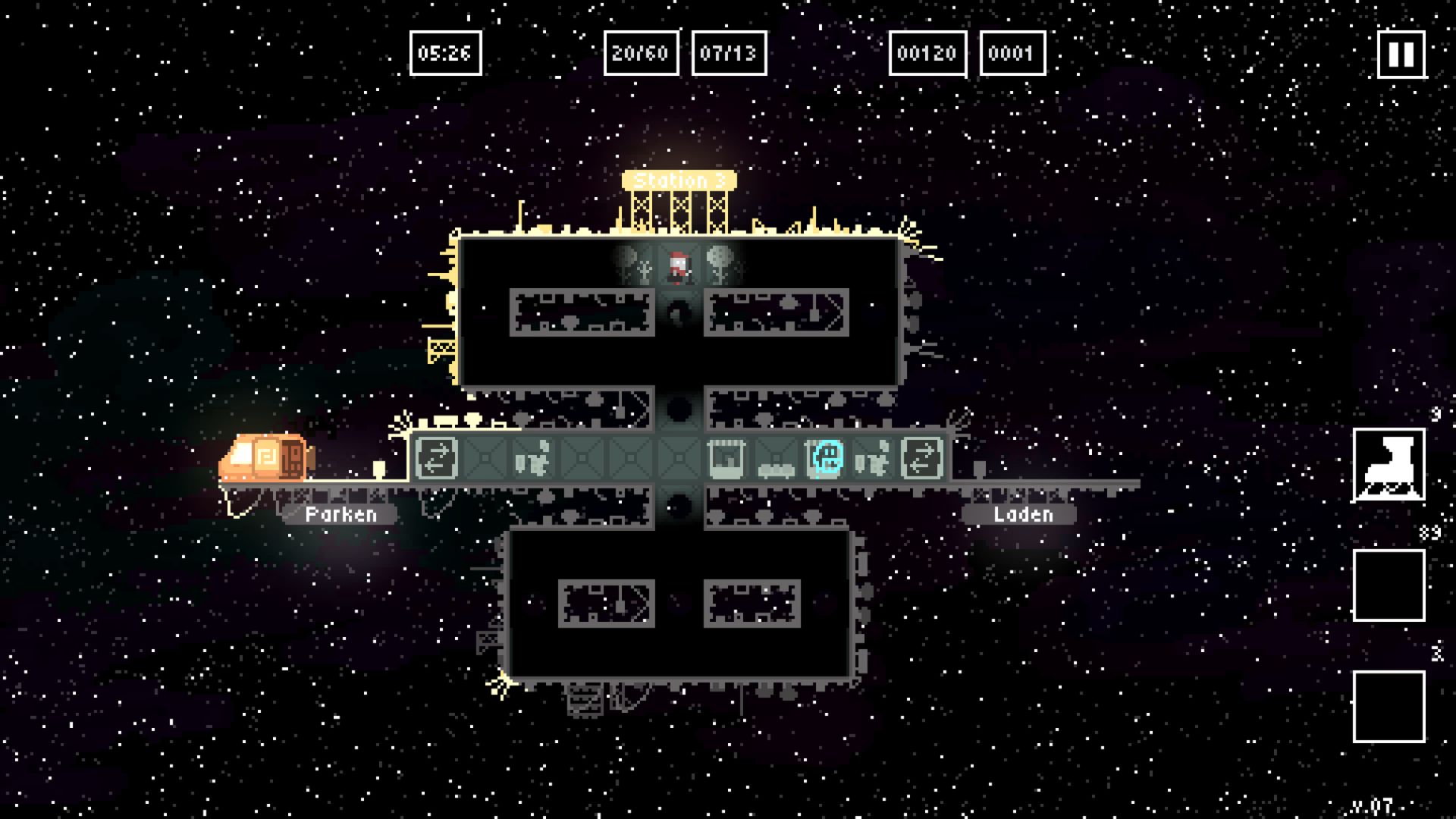
Task: Select the locomotive slot
Action: [x=1389, y=465]
